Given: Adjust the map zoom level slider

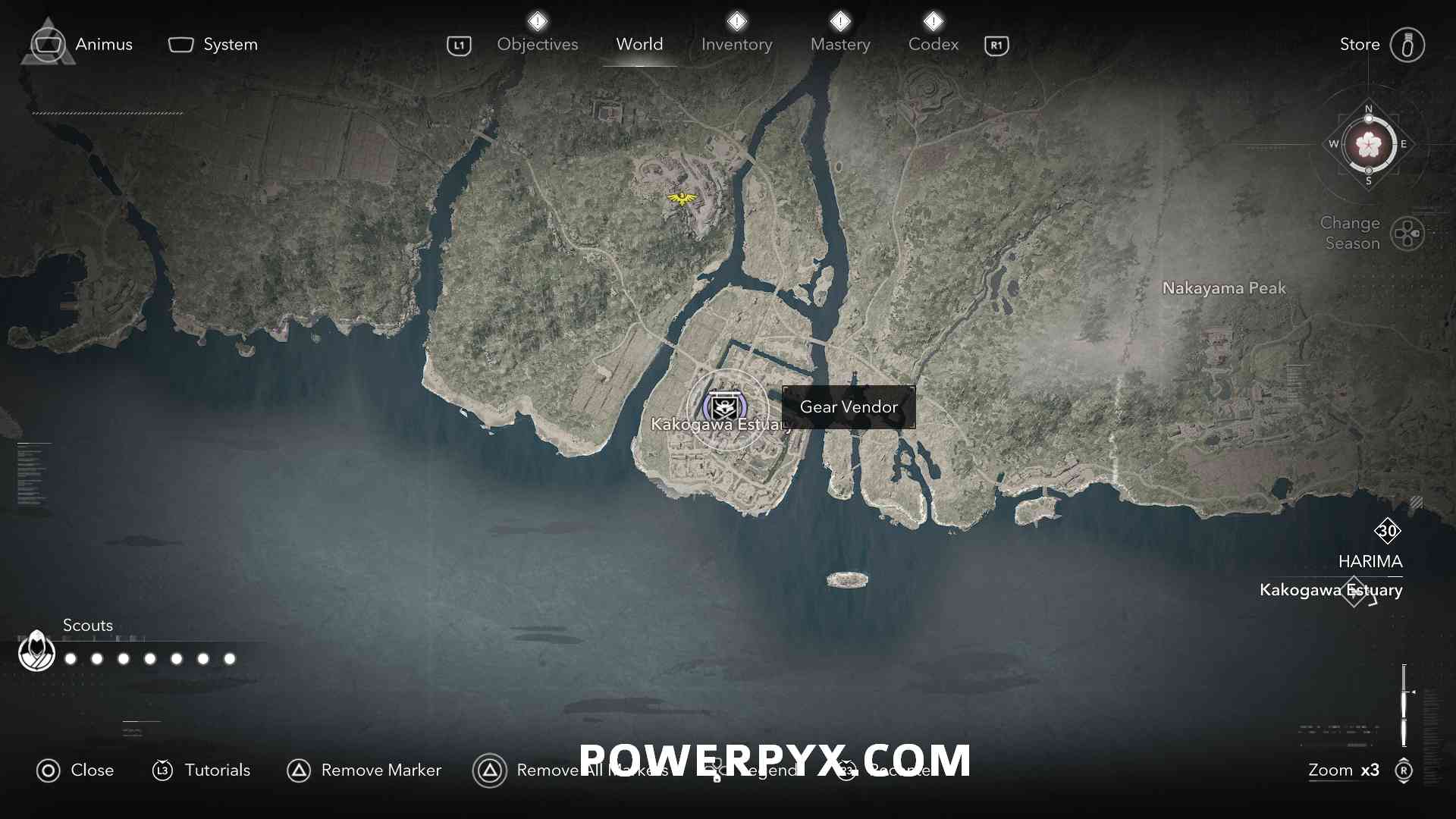Looking at the screenshot, I should pos(1404,705).
